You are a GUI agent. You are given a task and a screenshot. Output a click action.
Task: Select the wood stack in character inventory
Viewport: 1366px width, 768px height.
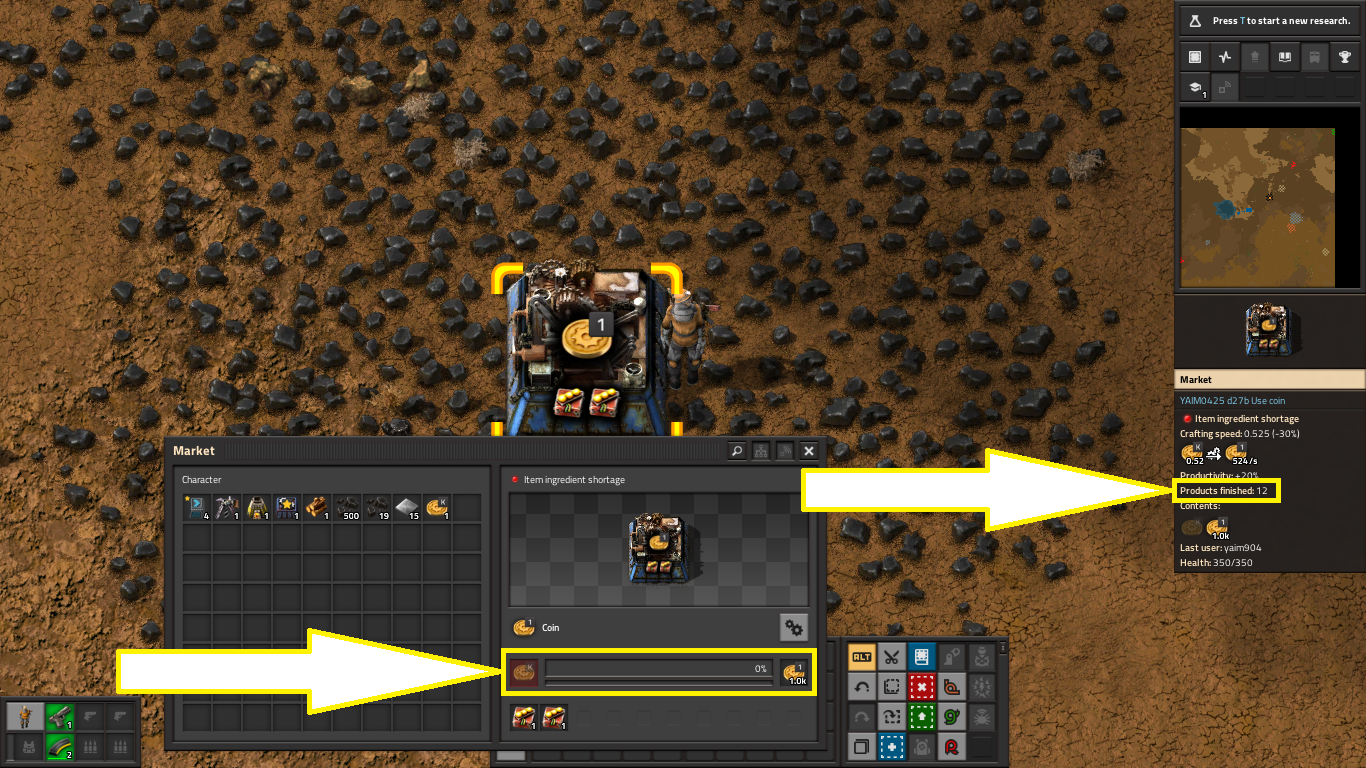tap(317, 508)
